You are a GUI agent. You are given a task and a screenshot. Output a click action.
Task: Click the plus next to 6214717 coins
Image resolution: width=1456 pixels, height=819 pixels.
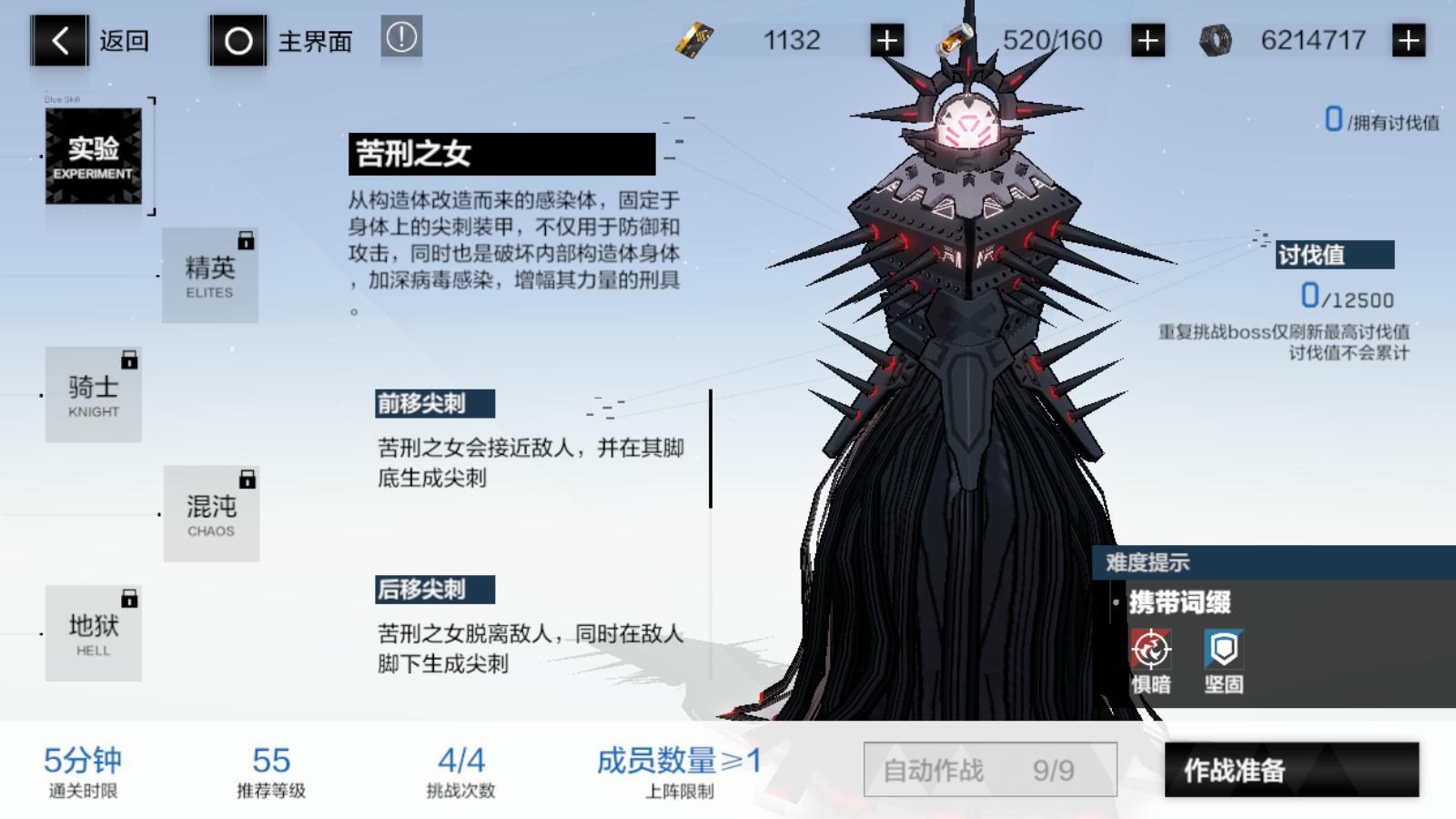1410,40
